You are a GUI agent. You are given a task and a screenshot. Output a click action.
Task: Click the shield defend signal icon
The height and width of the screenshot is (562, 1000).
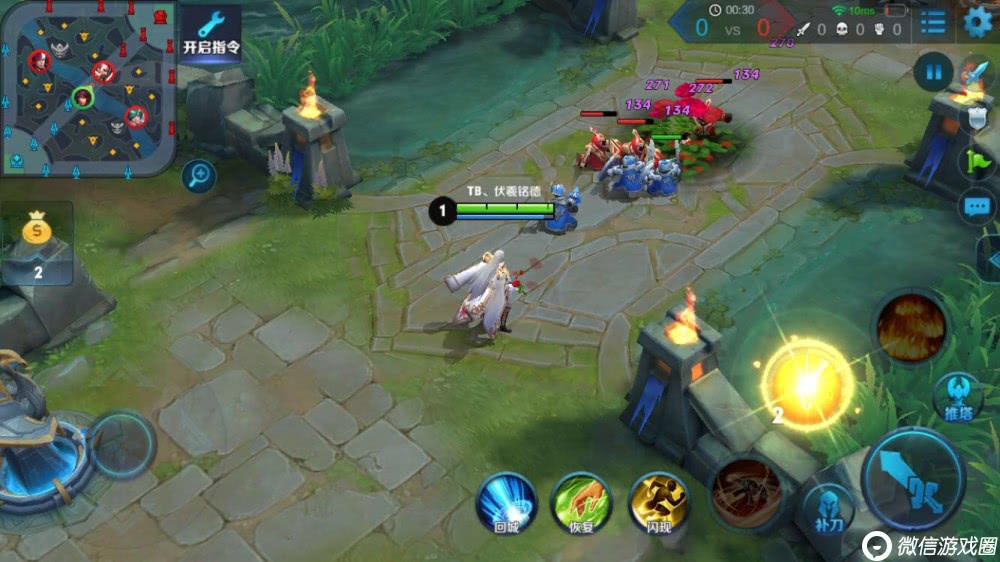(x=977, y=118)
